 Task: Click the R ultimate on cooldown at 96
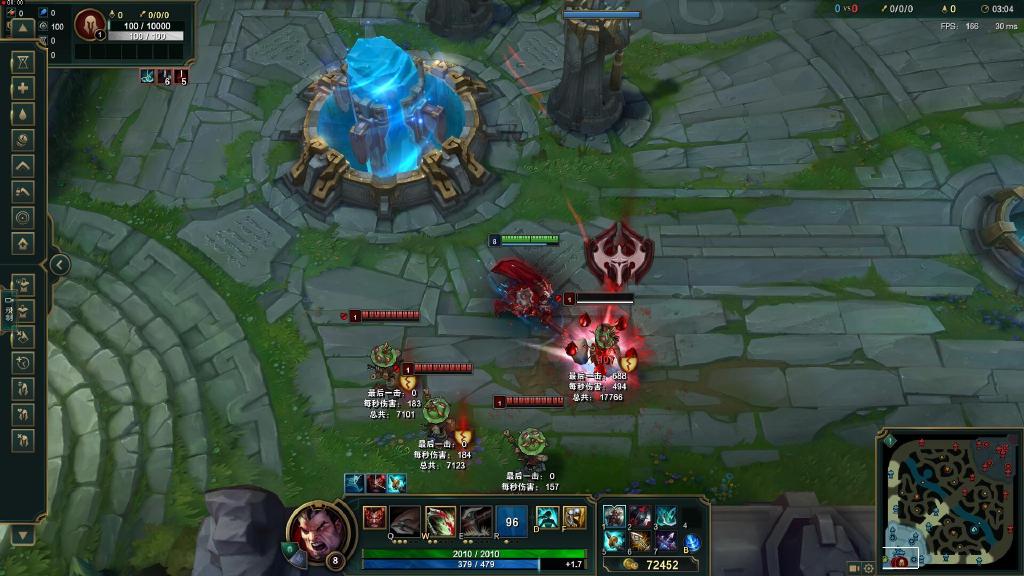point(512,520)
